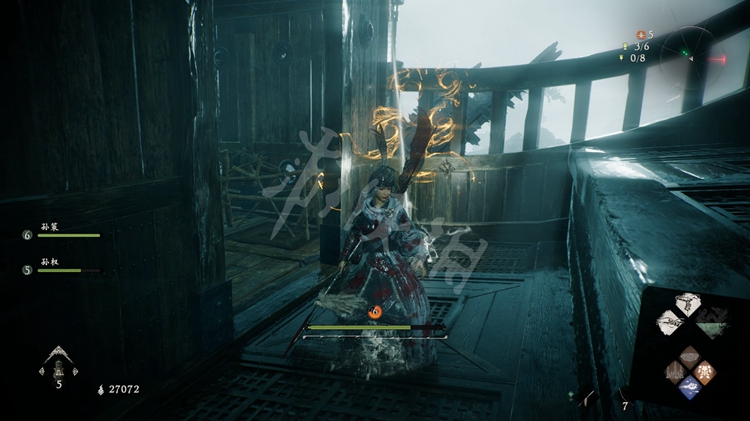Select ally 孙策 in the party list

point(60,232)
